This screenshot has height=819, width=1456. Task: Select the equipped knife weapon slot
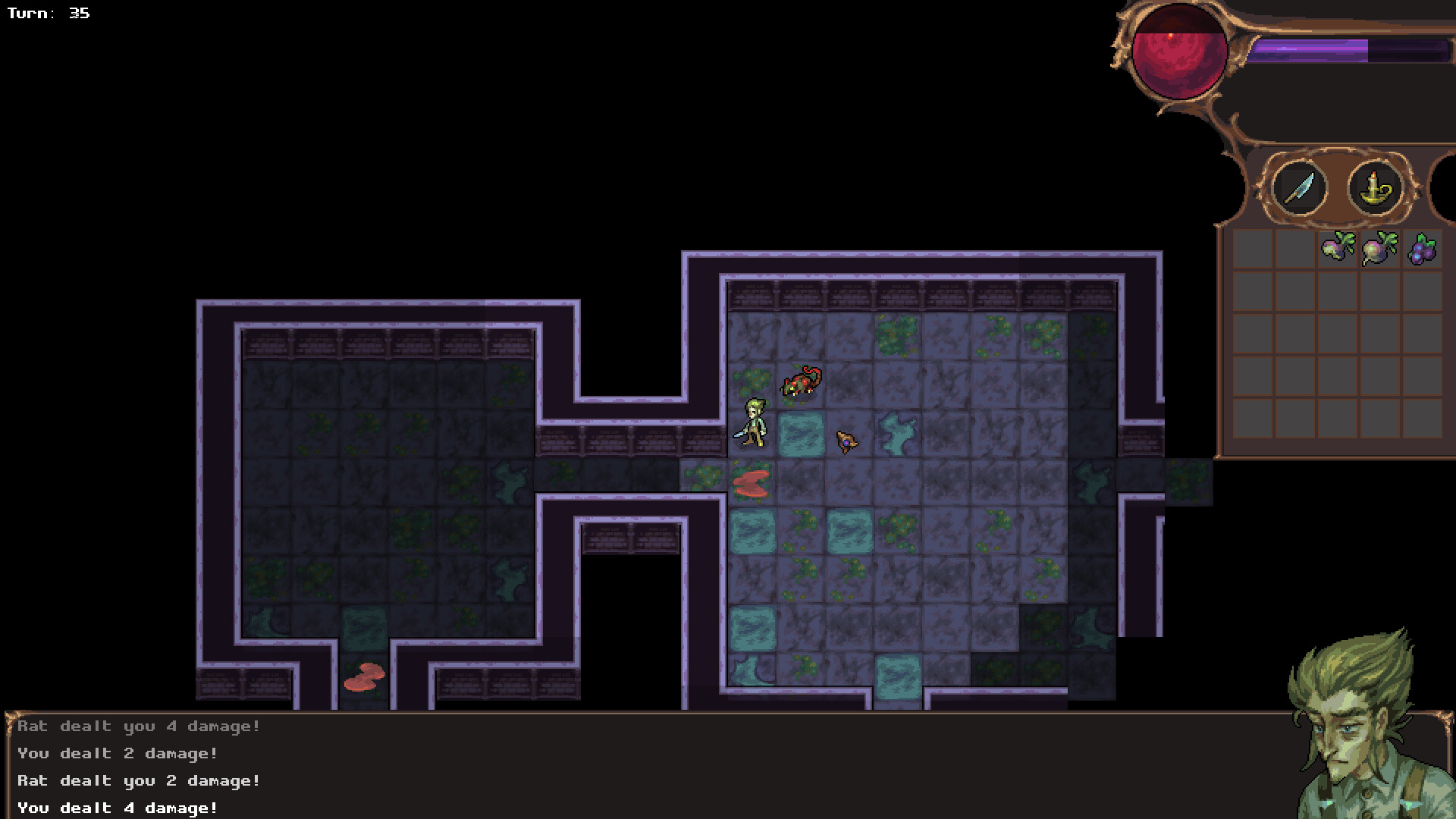[x=1298, y=189]
